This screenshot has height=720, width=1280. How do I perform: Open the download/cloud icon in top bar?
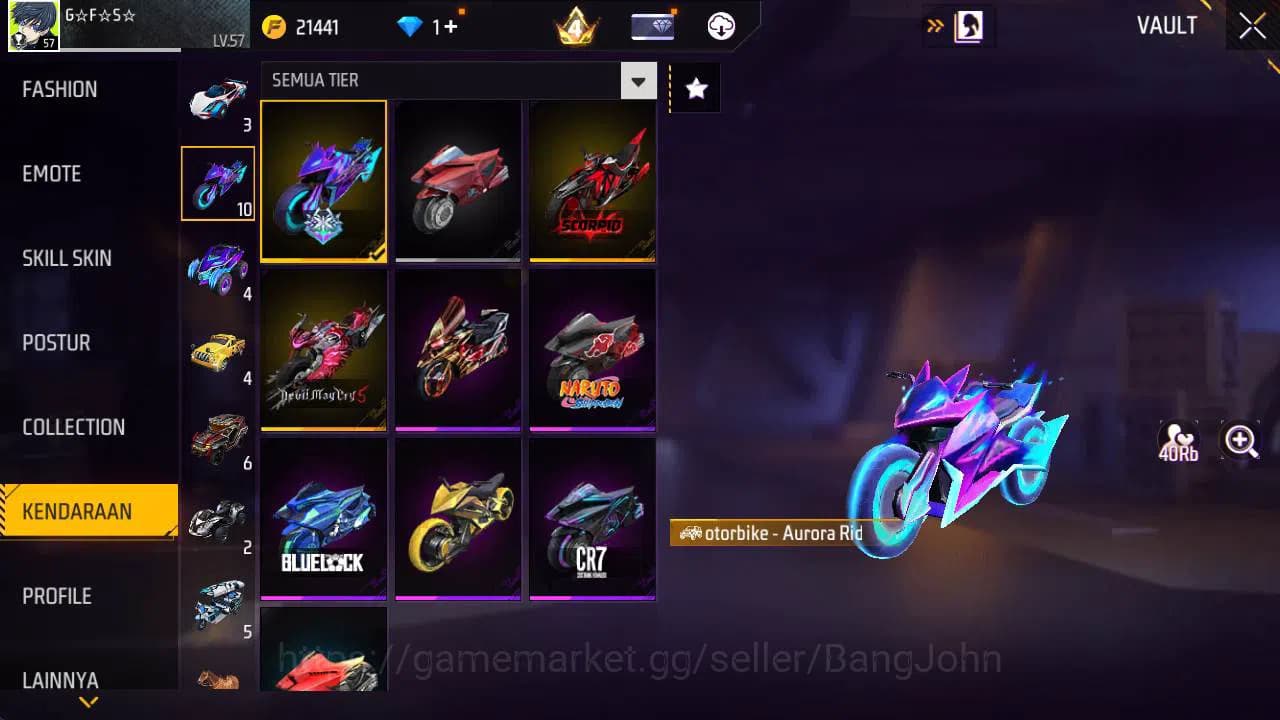(722, 26)
